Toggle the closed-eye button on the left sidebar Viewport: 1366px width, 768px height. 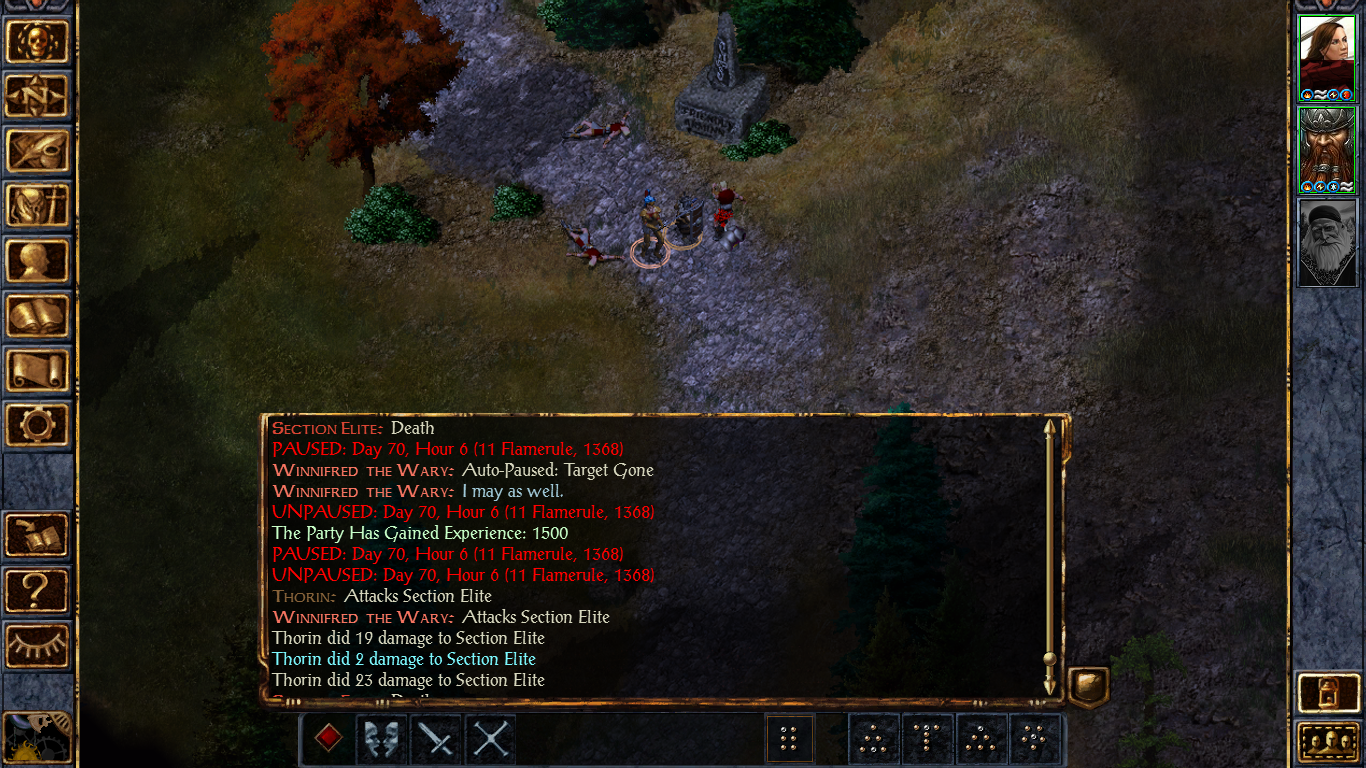click(x=38, y=645)
